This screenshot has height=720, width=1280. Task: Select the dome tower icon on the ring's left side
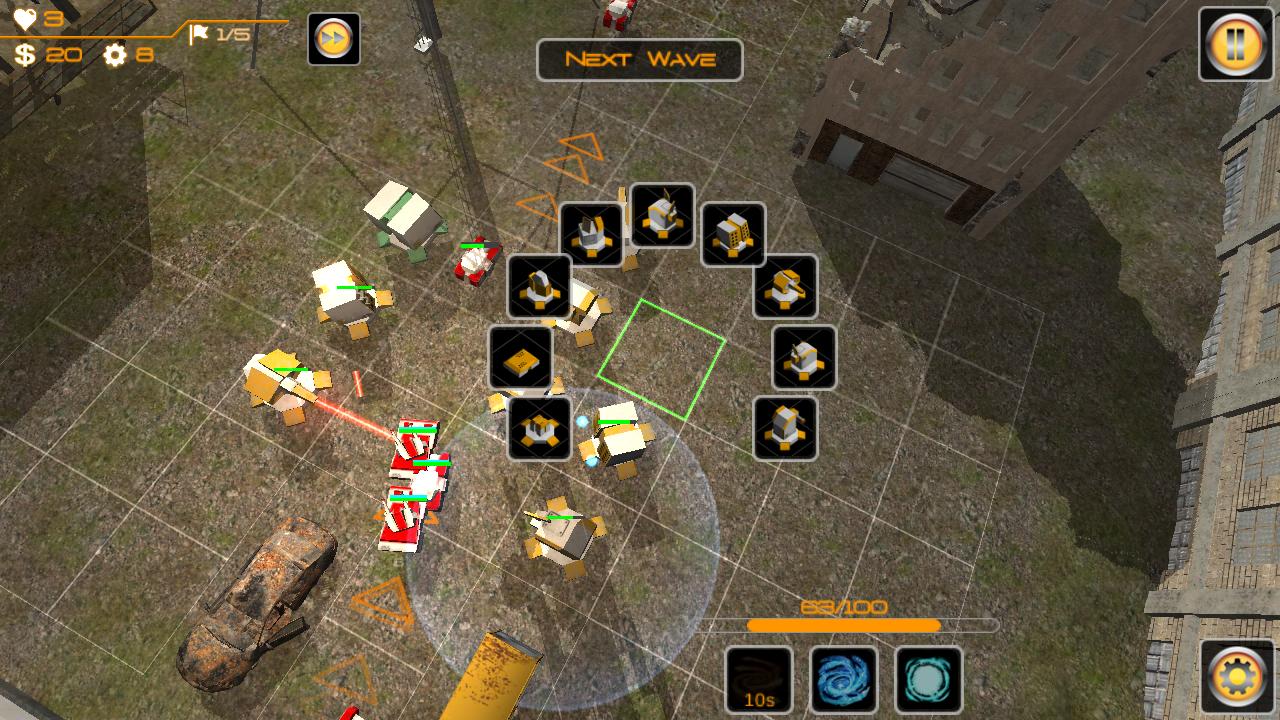pos(539,288)
